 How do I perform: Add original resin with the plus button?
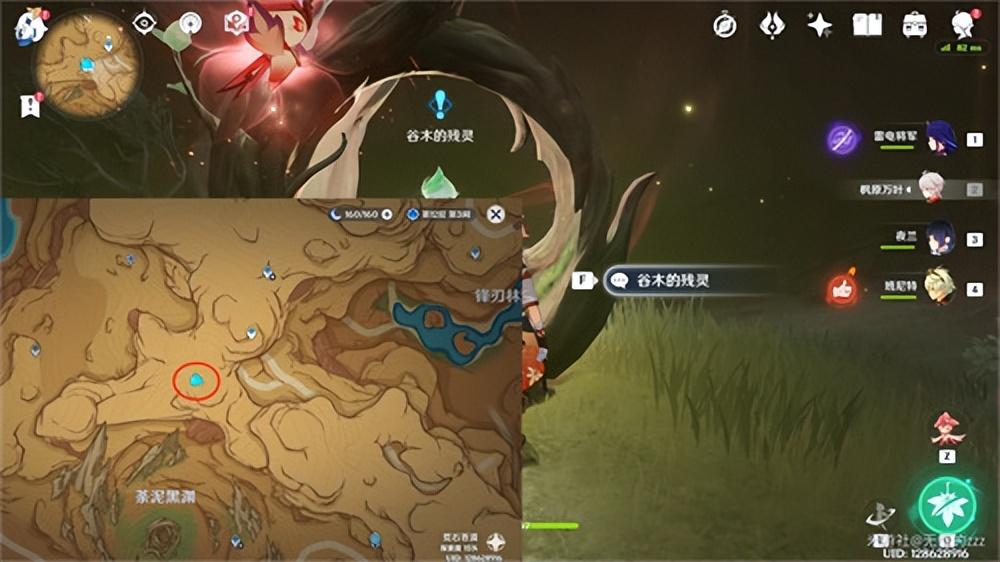tap(387, 214)
